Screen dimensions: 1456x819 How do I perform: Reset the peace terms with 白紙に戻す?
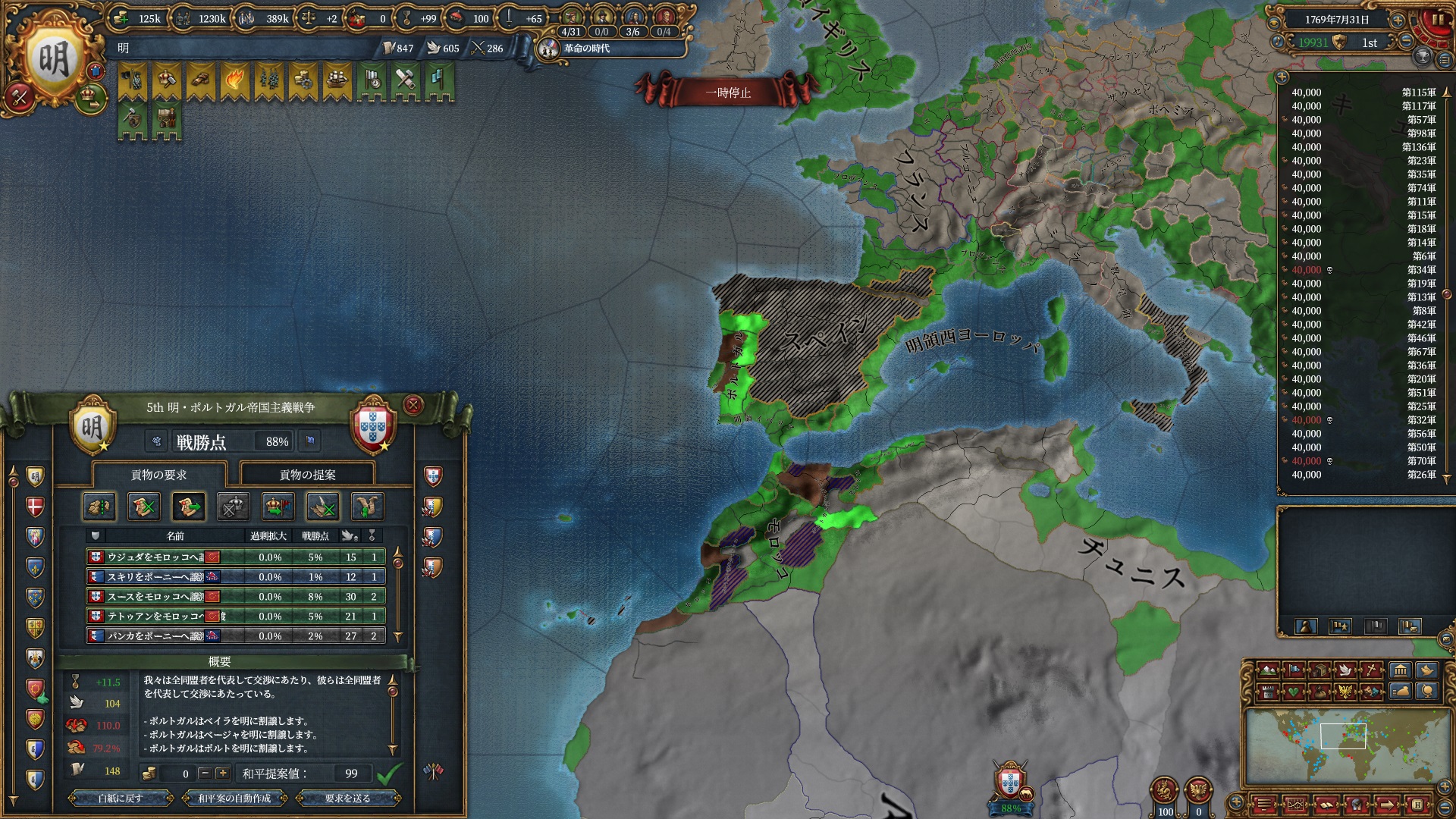[x=120, y=798]
